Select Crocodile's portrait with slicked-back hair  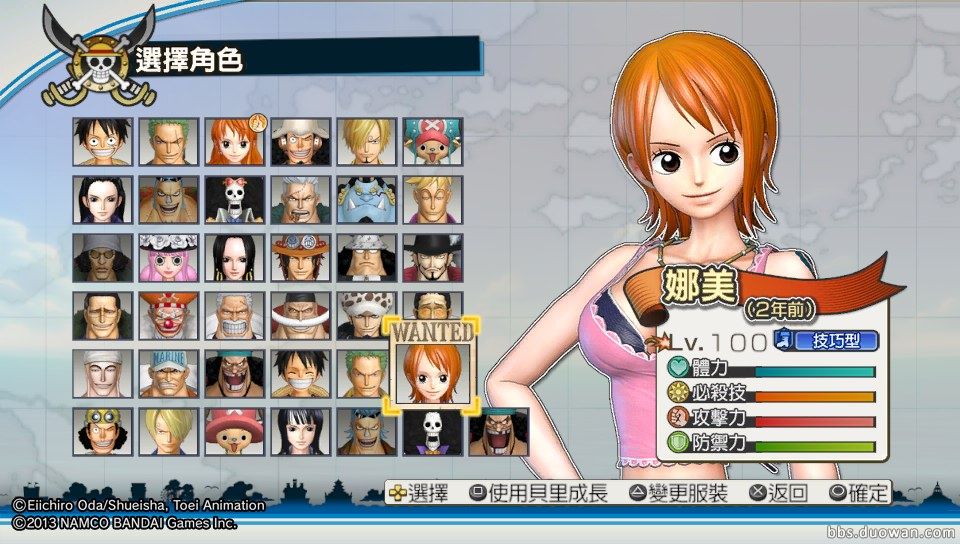point(102,316)
